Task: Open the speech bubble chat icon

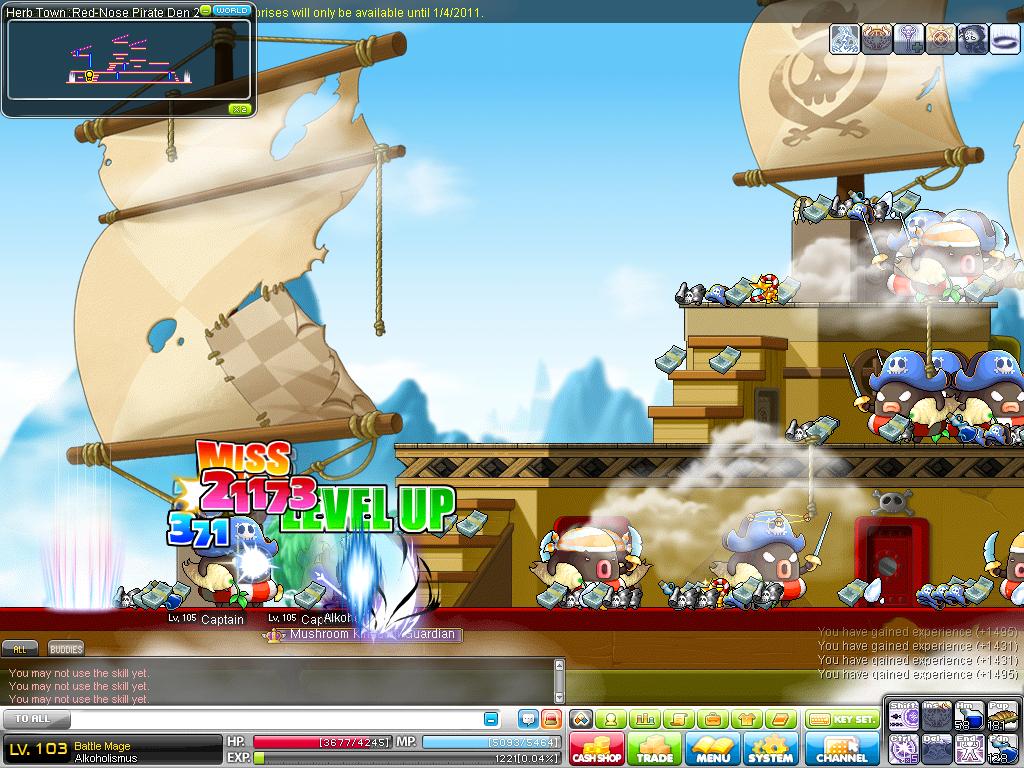Action: 528,719
